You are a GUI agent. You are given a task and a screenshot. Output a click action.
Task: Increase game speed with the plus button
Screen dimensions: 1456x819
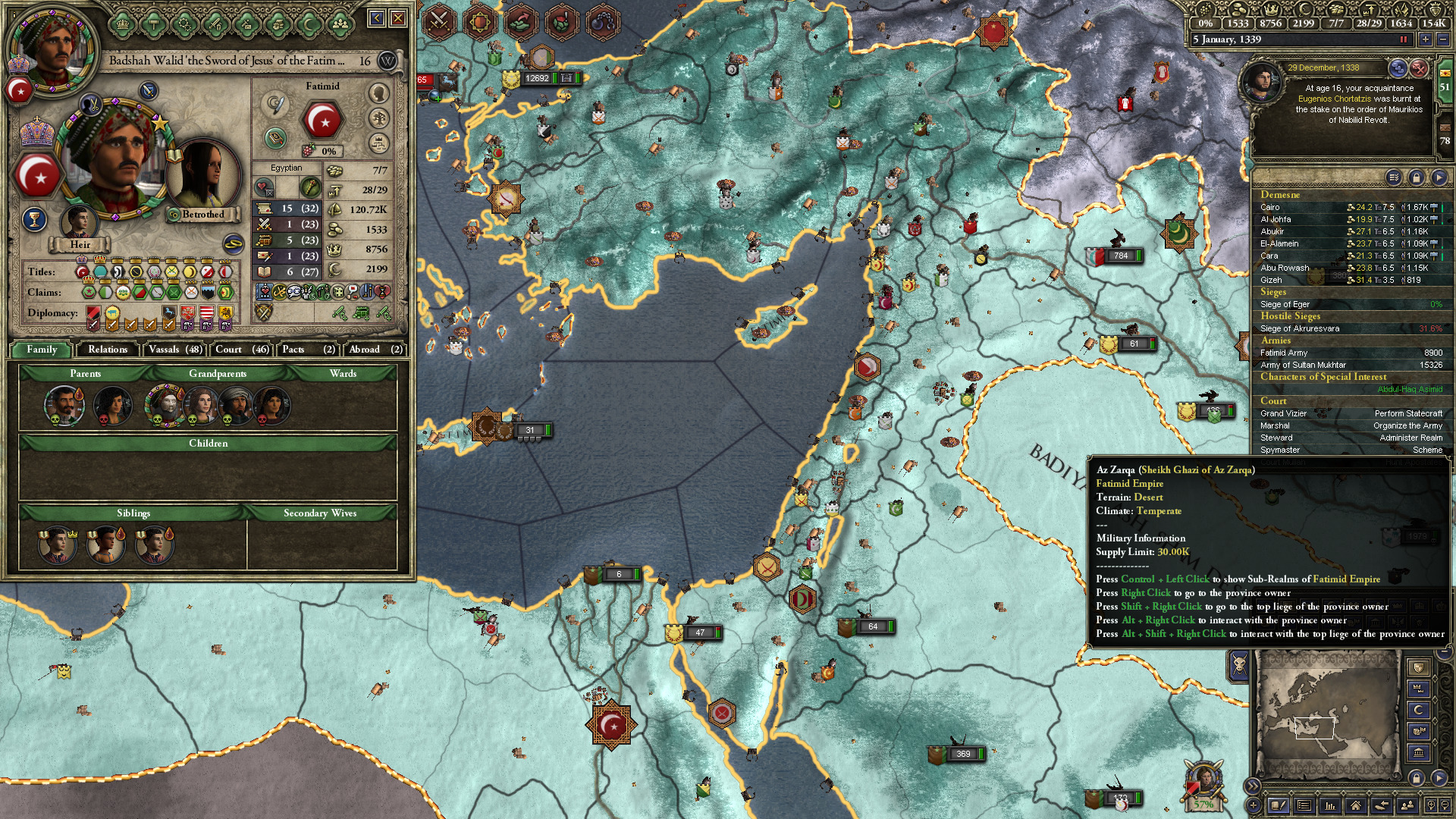1426,39
